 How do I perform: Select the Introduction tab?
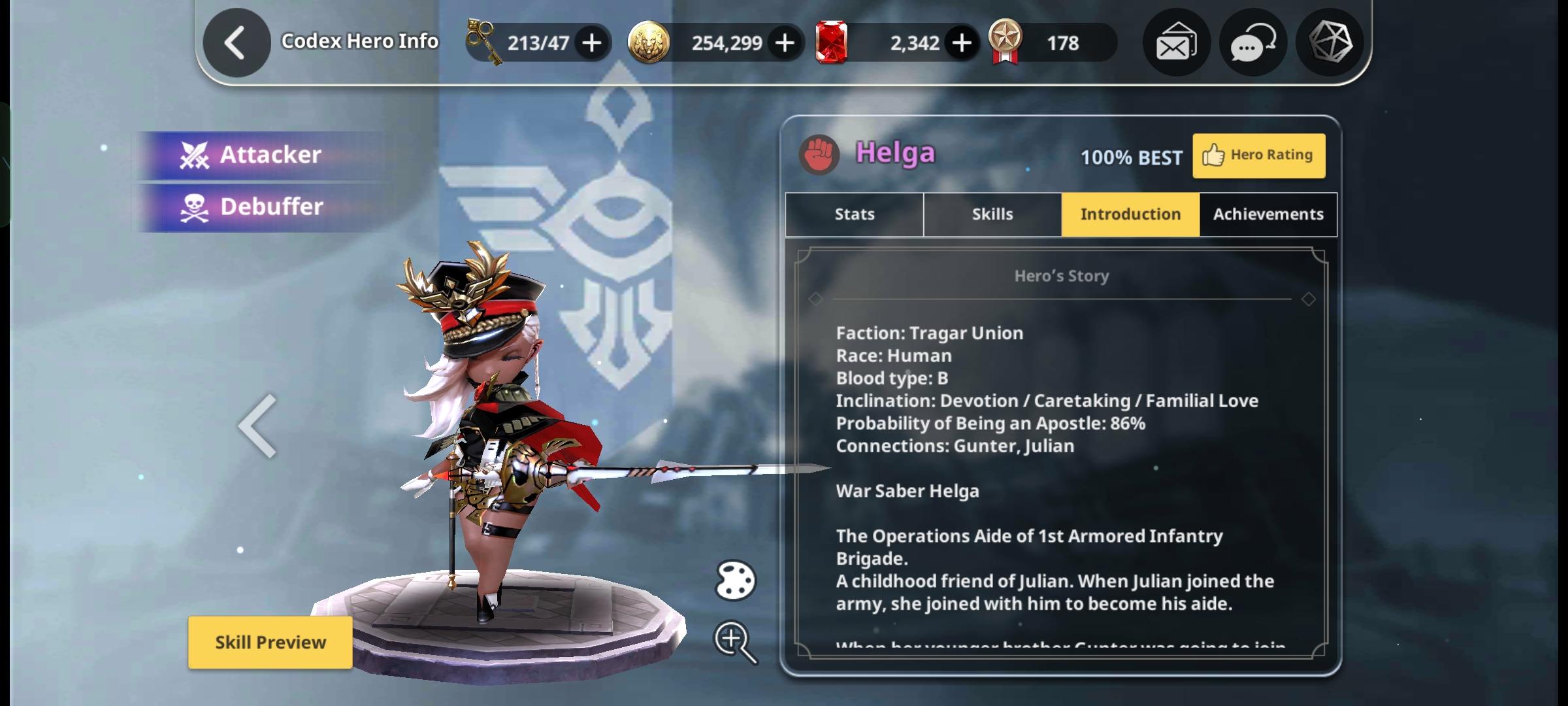[1130, 214]
